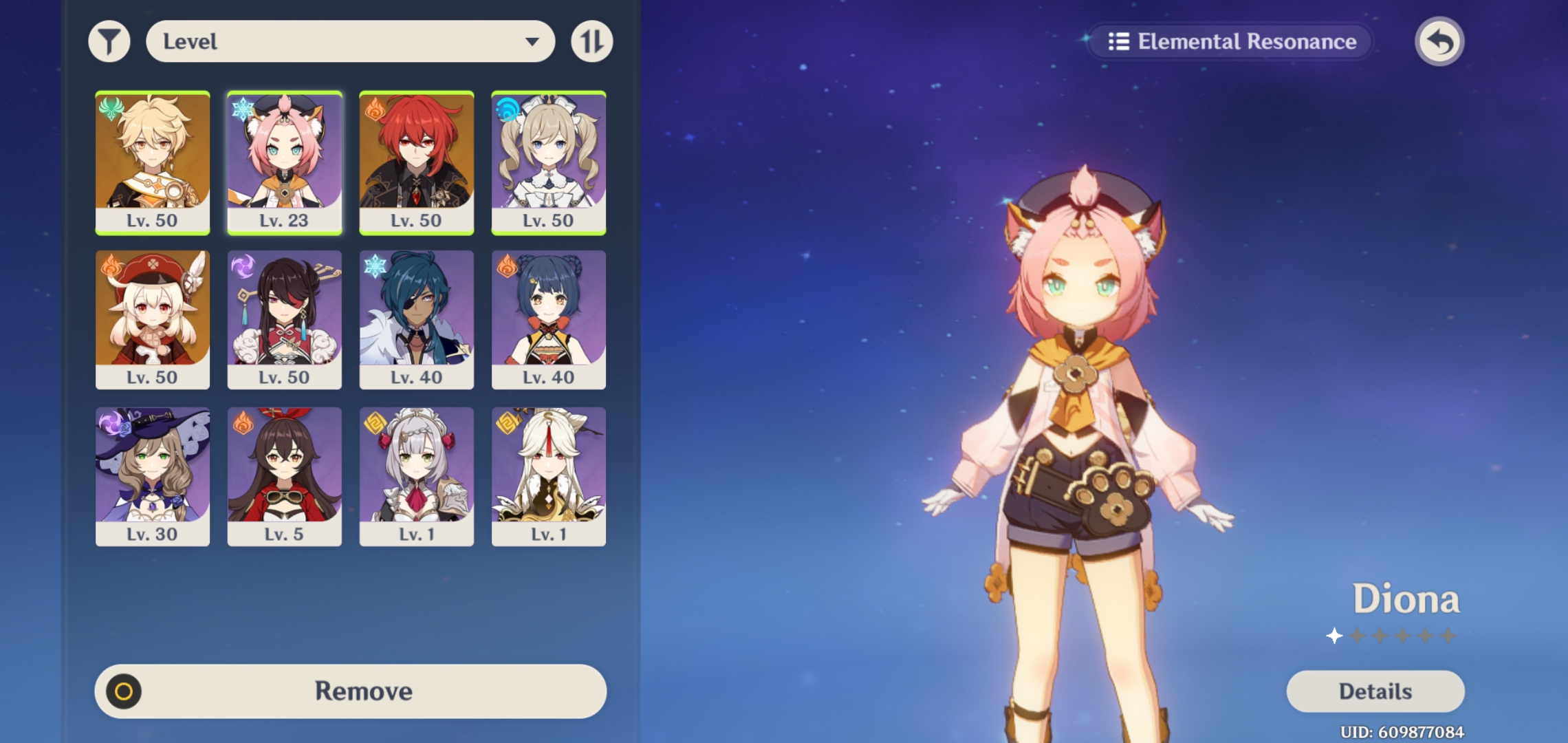Open Details for Diona
The width and height of the screenshot is (1568, 743).
pyautogui.click(x=1375, y=691)
